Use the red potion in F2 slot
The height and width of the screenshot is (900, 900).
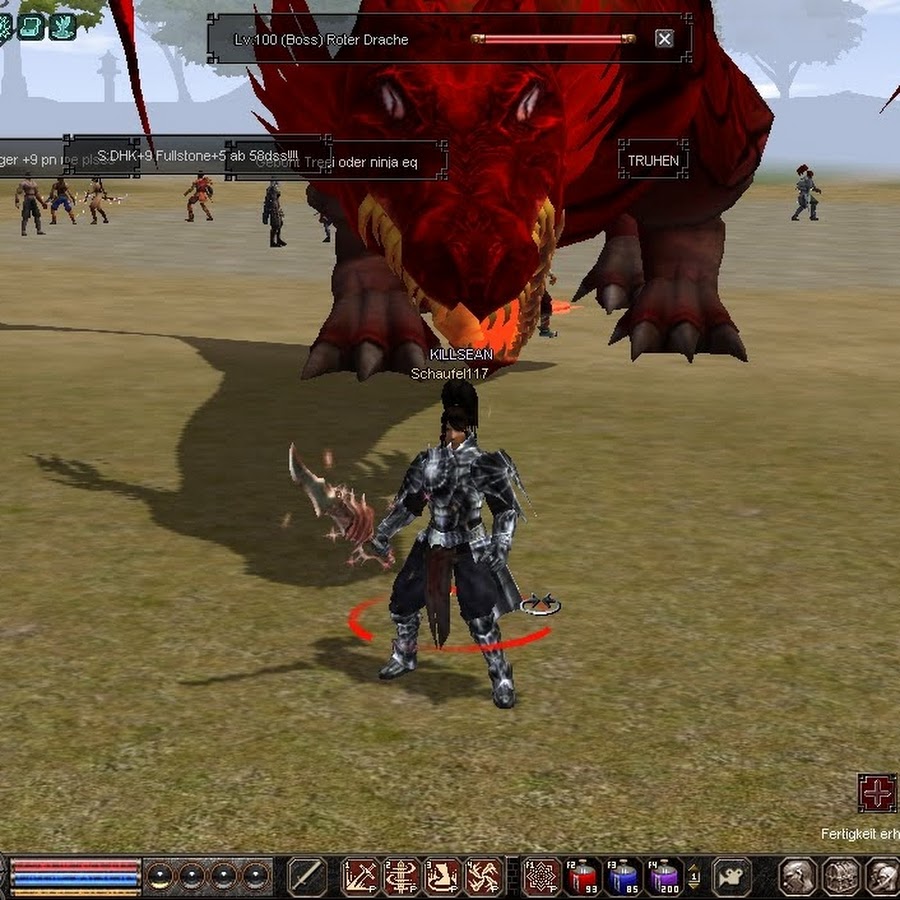pyautogui.click(x=583, y=877)
